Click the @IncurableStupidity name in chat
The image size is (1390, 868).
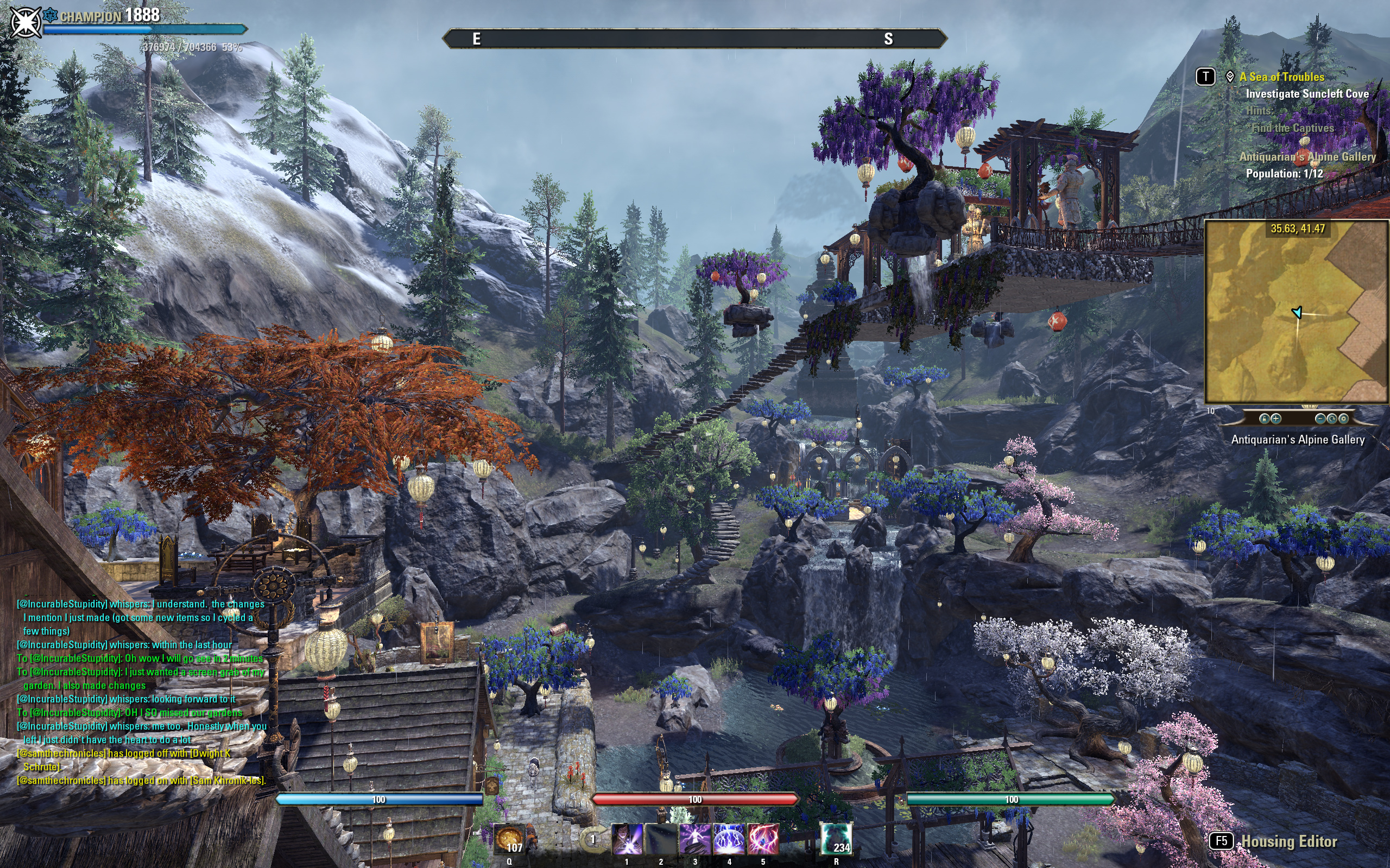click(x=62, y=604)
